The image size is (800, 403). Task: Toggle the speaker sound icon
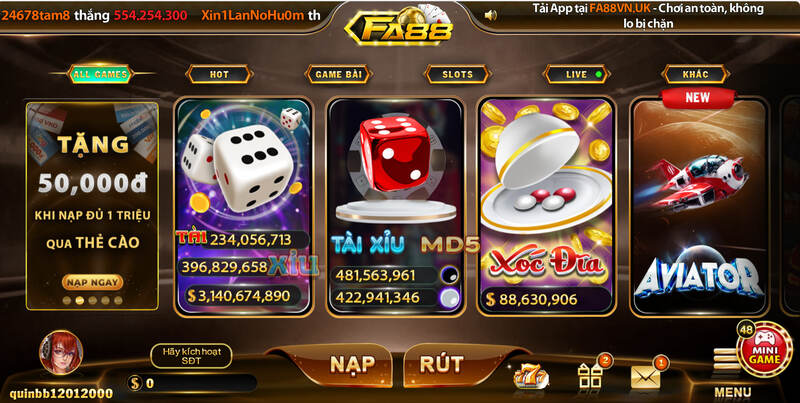coord(490,15)
